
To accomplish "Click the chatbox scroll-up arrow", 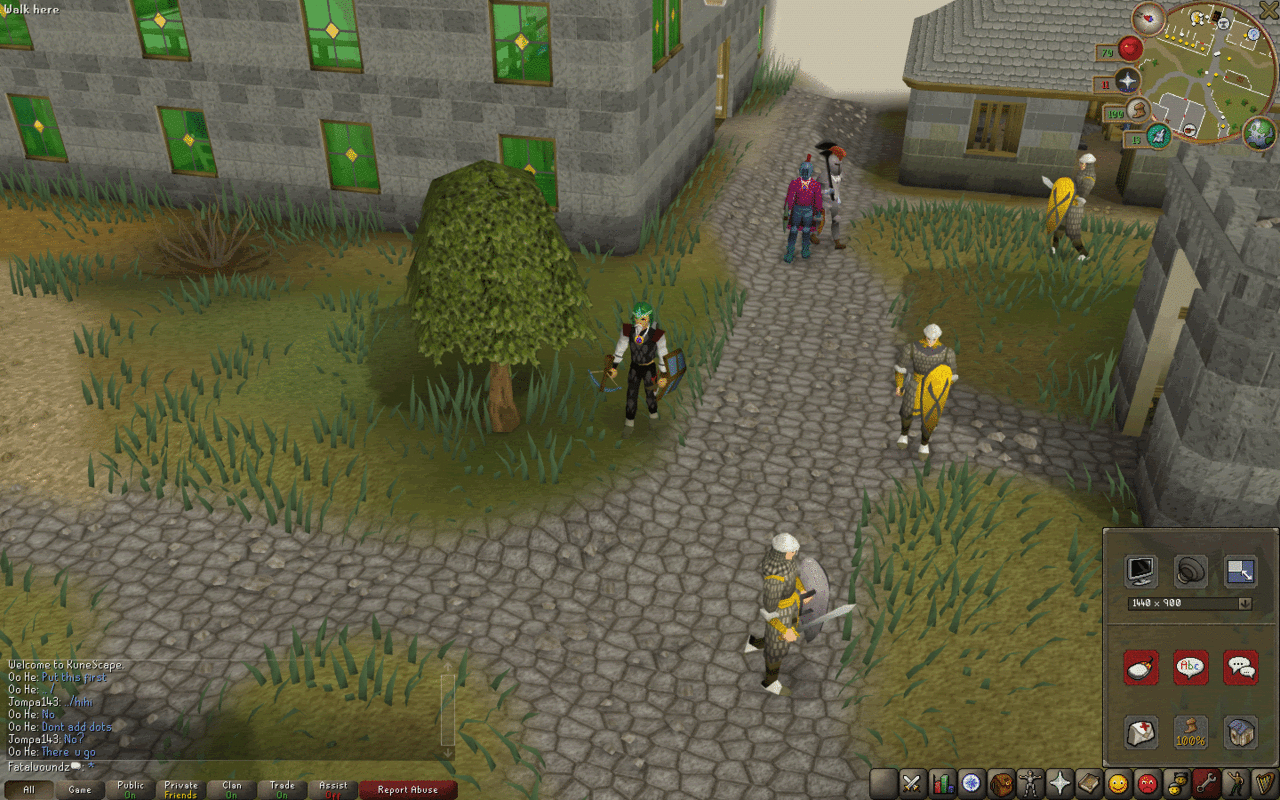I will tap(446, 664).
